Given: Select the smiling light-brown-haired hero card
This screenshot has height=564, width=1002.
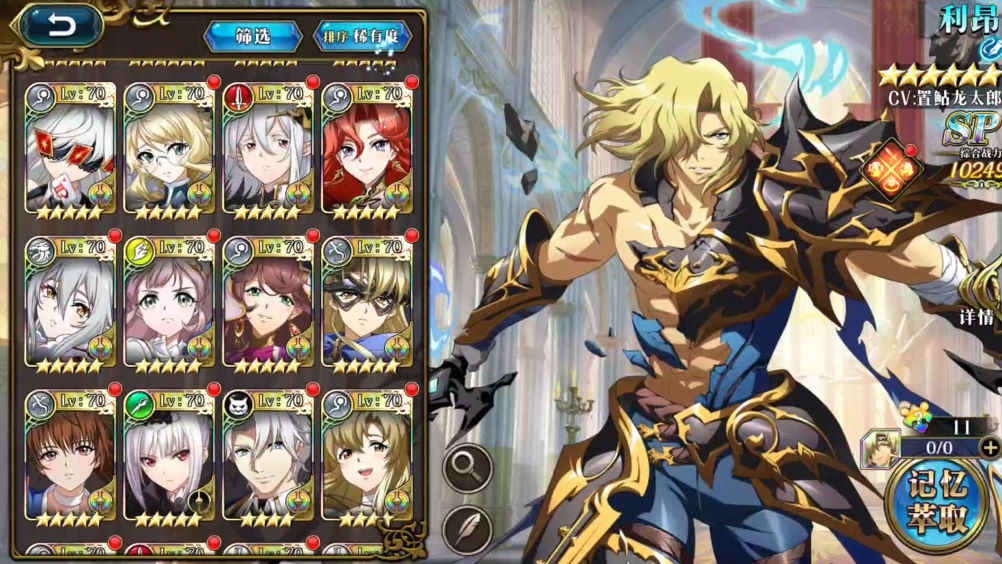Looking at the screenshot, I should [365, 456].
